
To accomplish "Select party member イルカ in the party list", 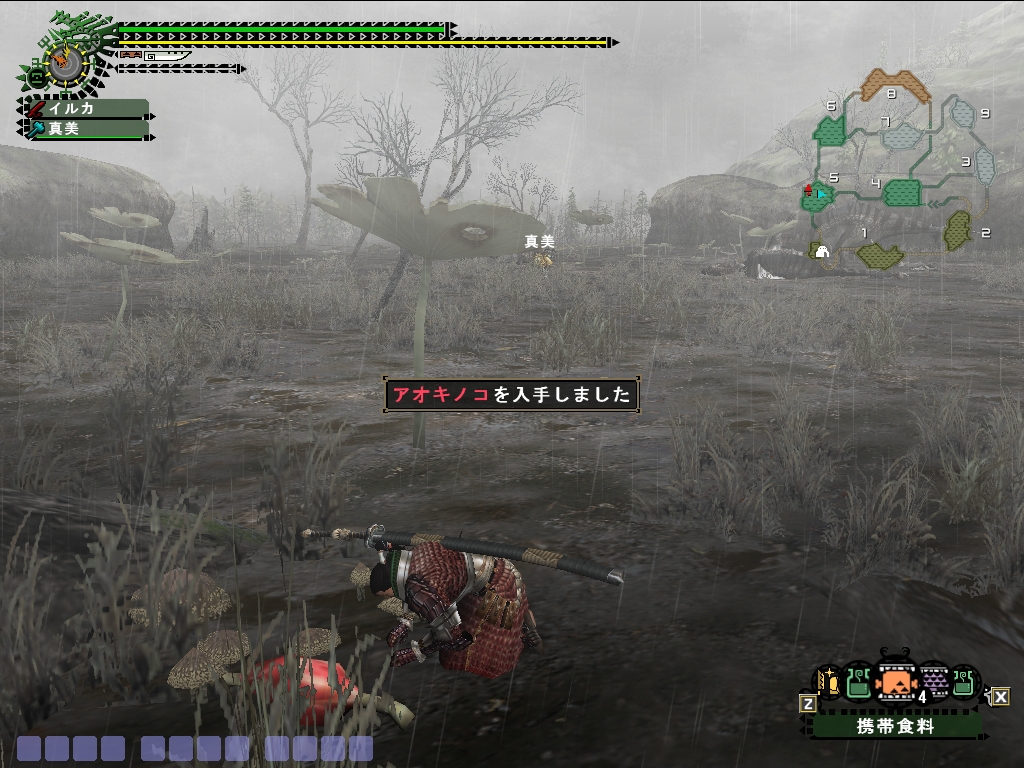I will [86, 109].
